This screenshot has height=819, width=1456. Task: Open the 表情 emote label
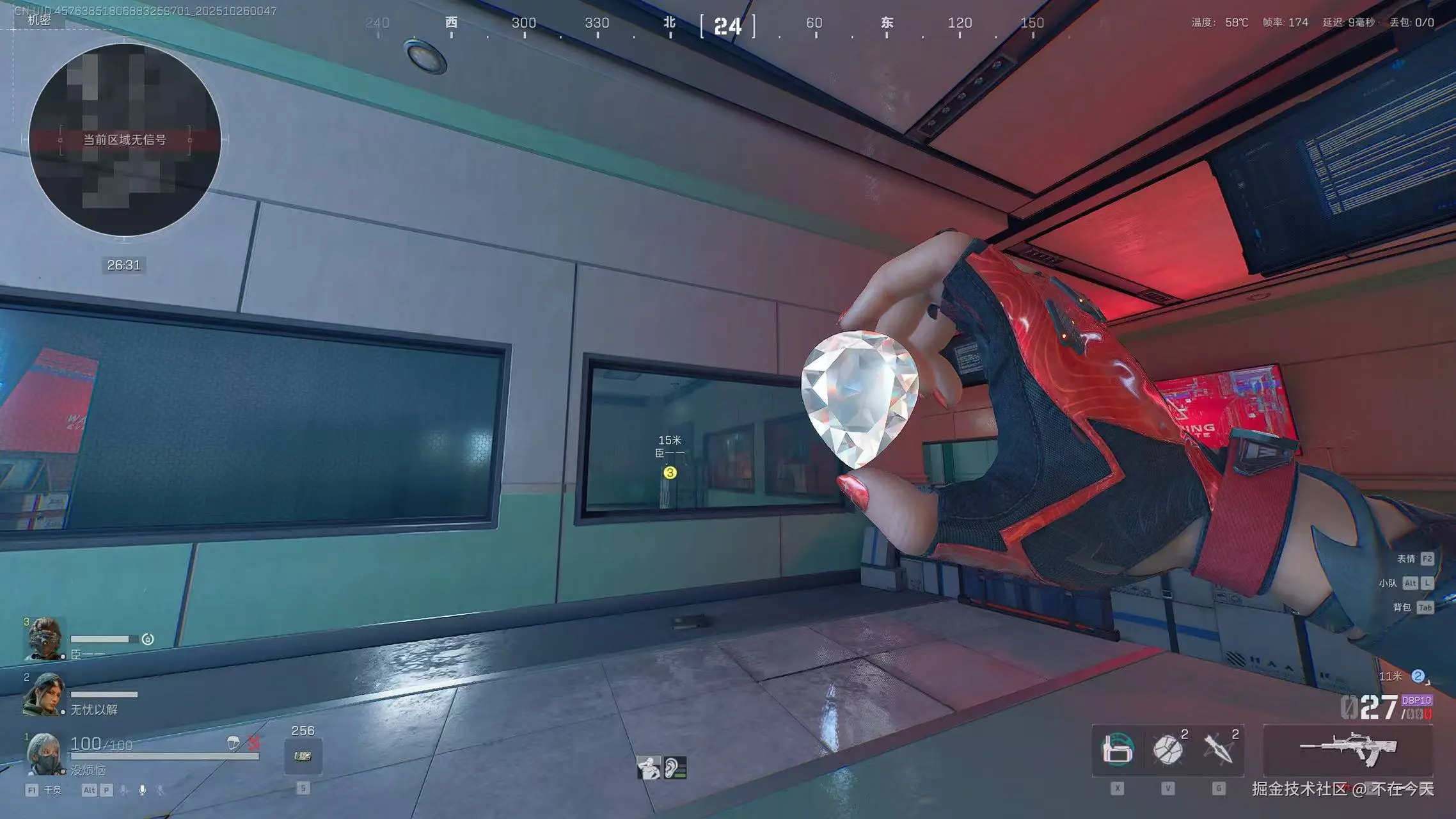[x=1405, y=559]
